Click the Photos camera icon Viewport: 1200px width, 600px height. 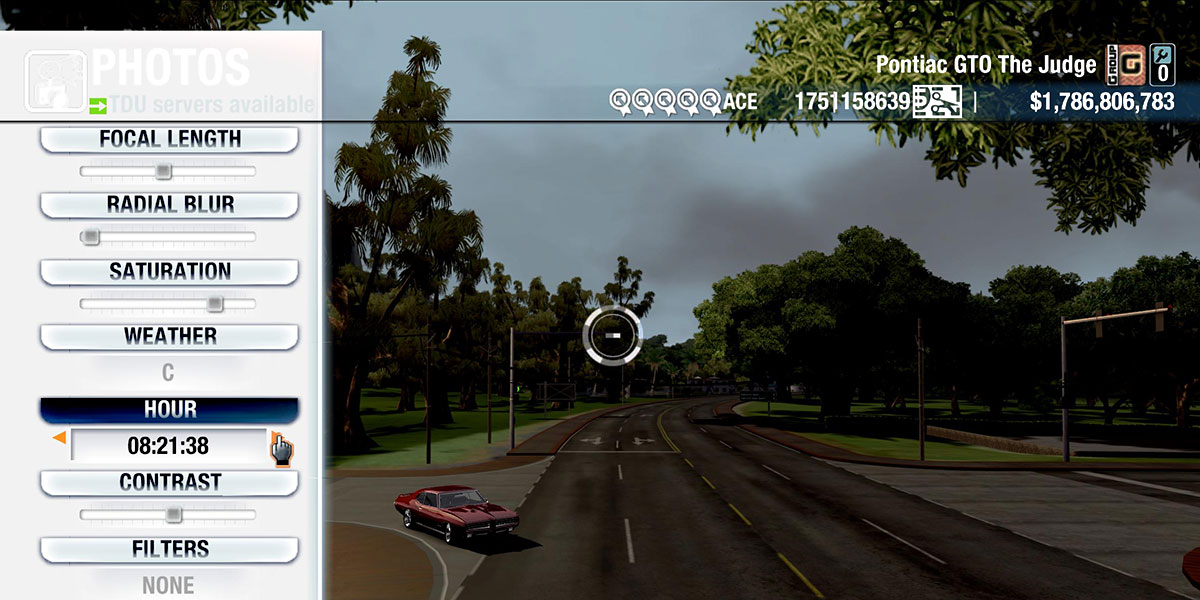pos(54,80)
